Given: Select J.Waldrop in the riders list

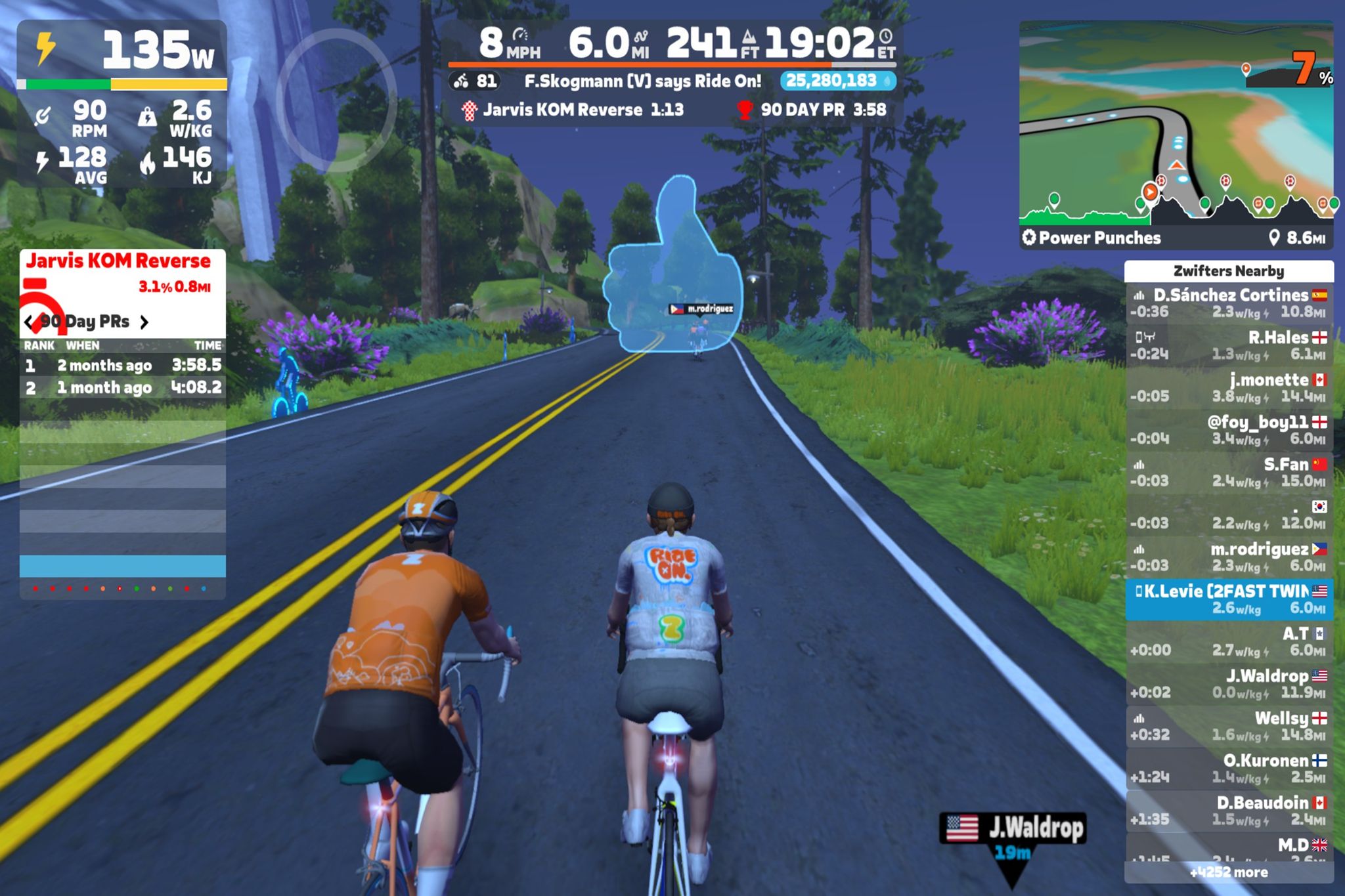Looking at the screenshot, I should (1228, 684).
